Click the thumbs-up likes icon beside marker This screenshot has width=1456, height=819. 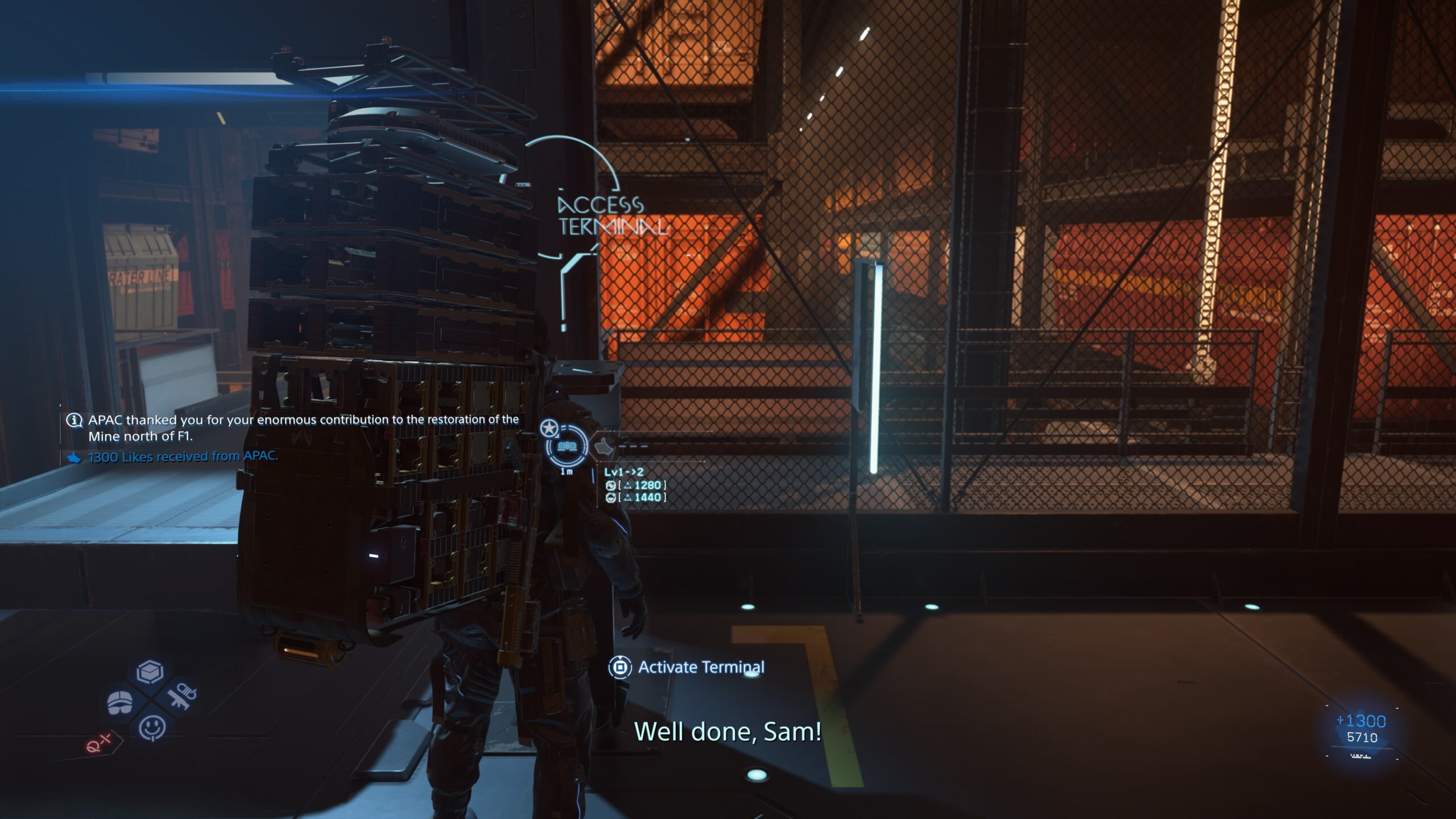coord(604,447)
